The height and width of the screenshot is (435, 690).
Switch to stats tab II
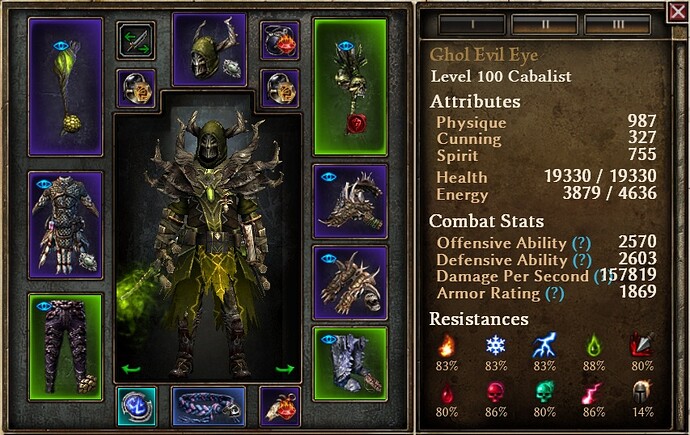pos(544,22)
